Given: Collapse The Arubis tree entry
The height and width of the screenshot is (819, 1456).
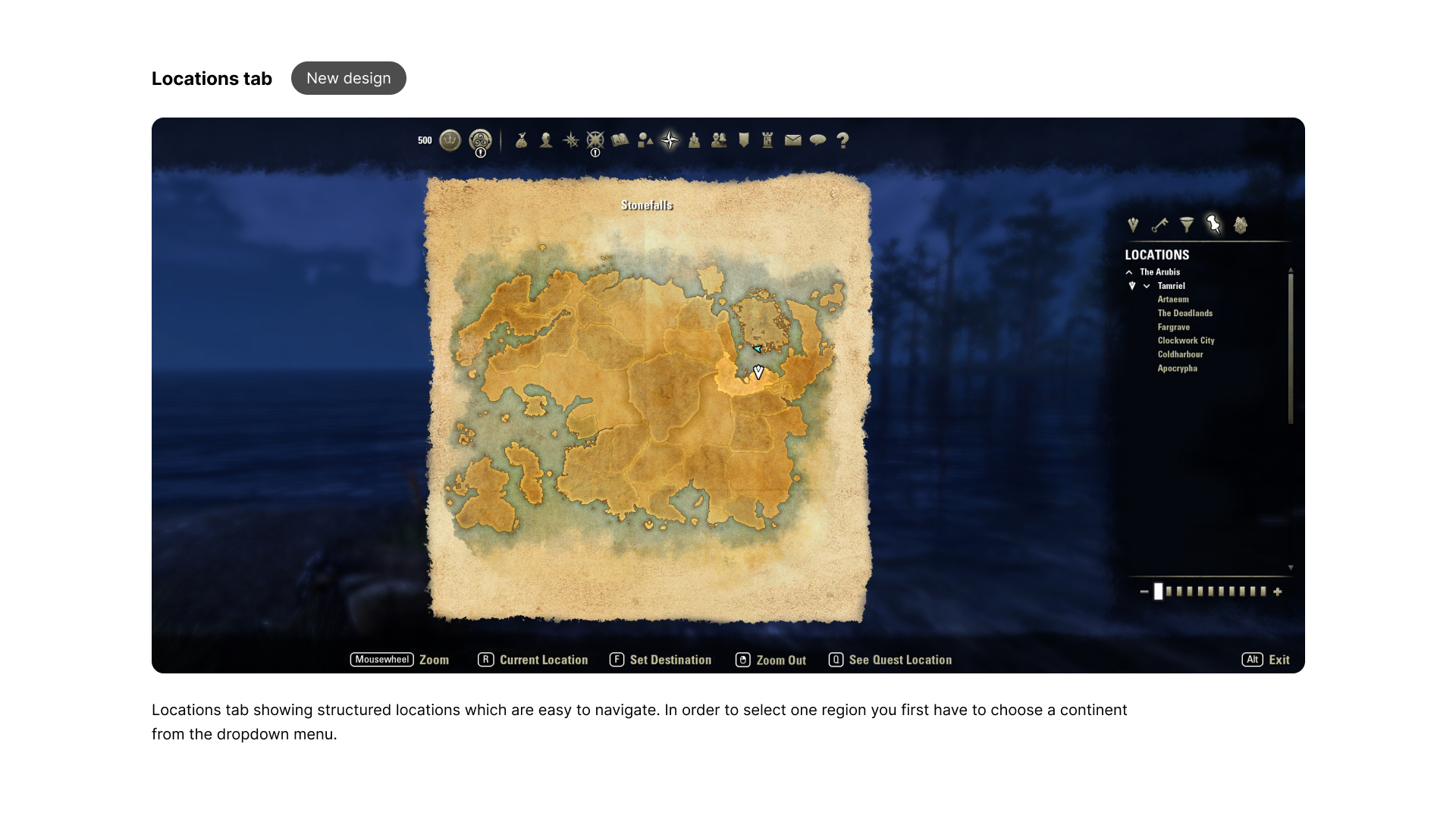Looking at the screenshot, I should pos(1129,271).
